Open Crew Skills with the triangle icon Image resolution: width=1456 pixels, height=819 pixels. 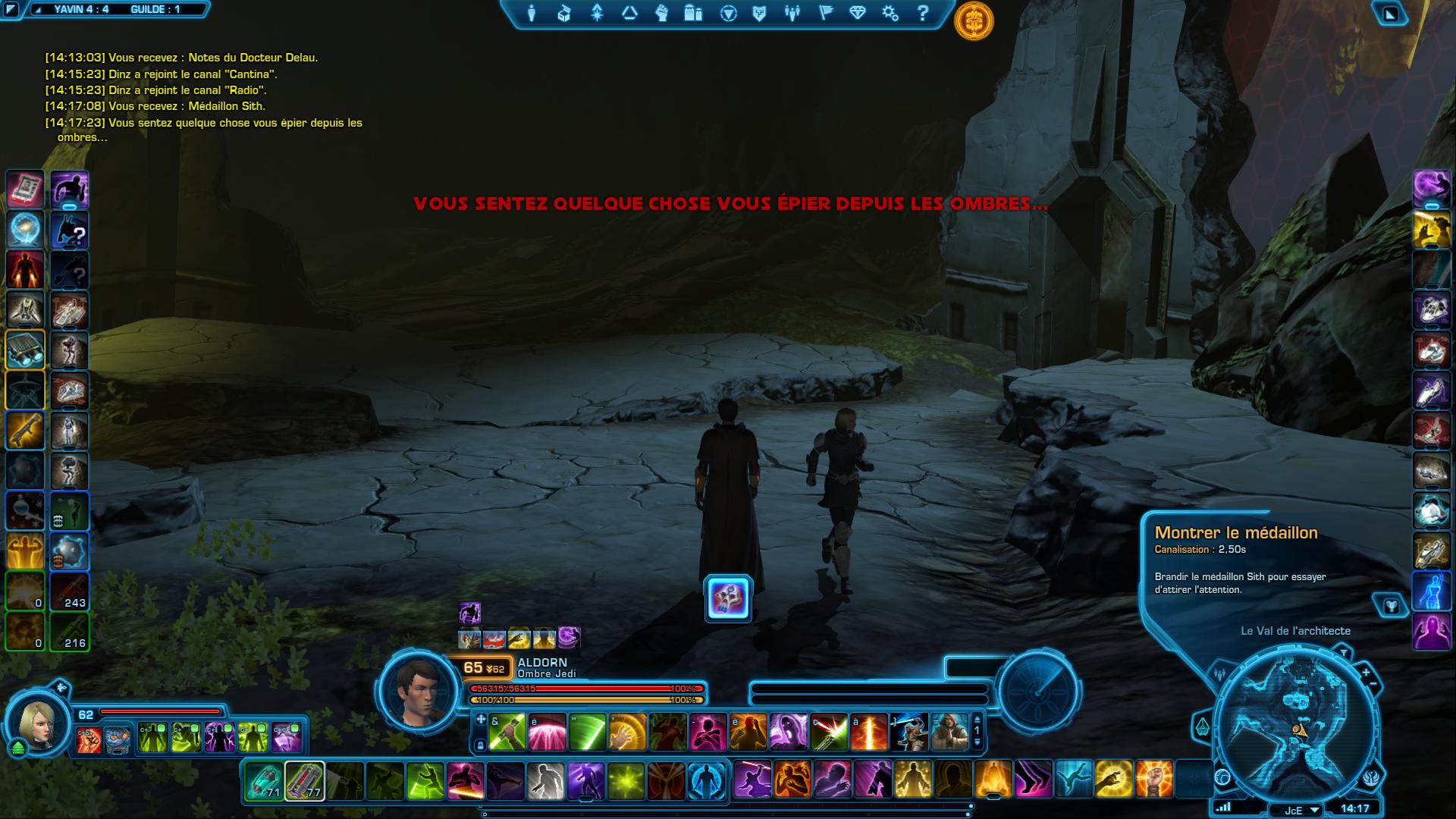click(629, 13)
